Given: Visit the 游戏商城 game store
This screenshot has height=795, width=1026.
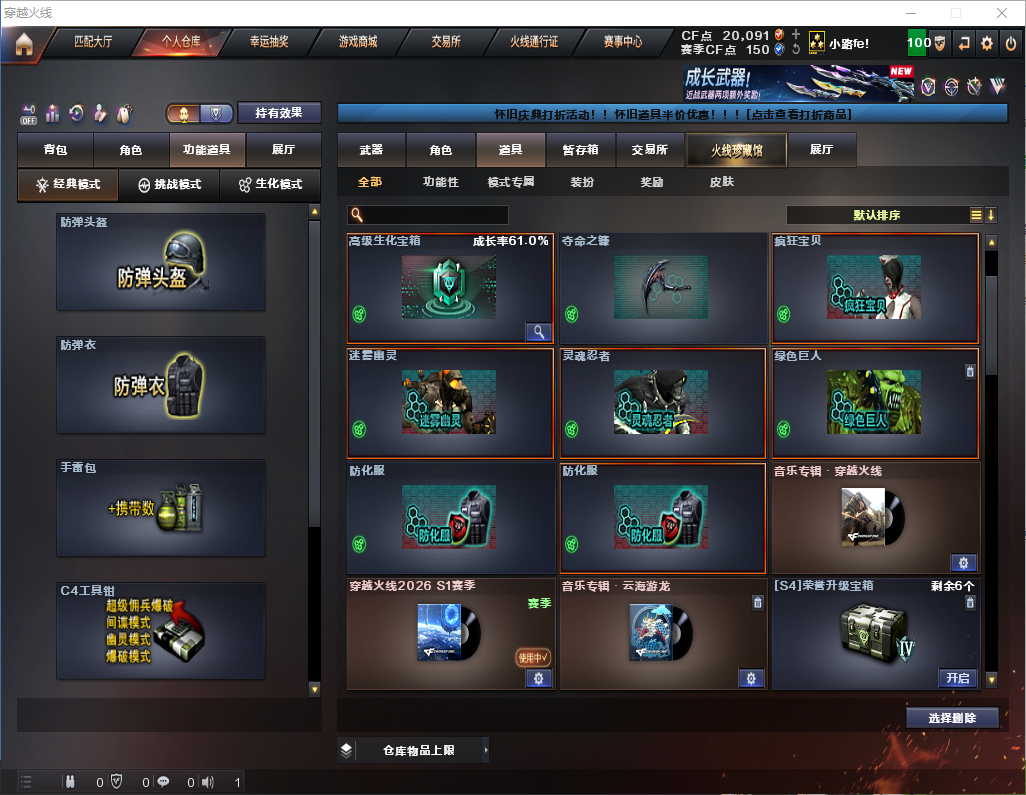Looking at the screenshot, I should [358, 43].
